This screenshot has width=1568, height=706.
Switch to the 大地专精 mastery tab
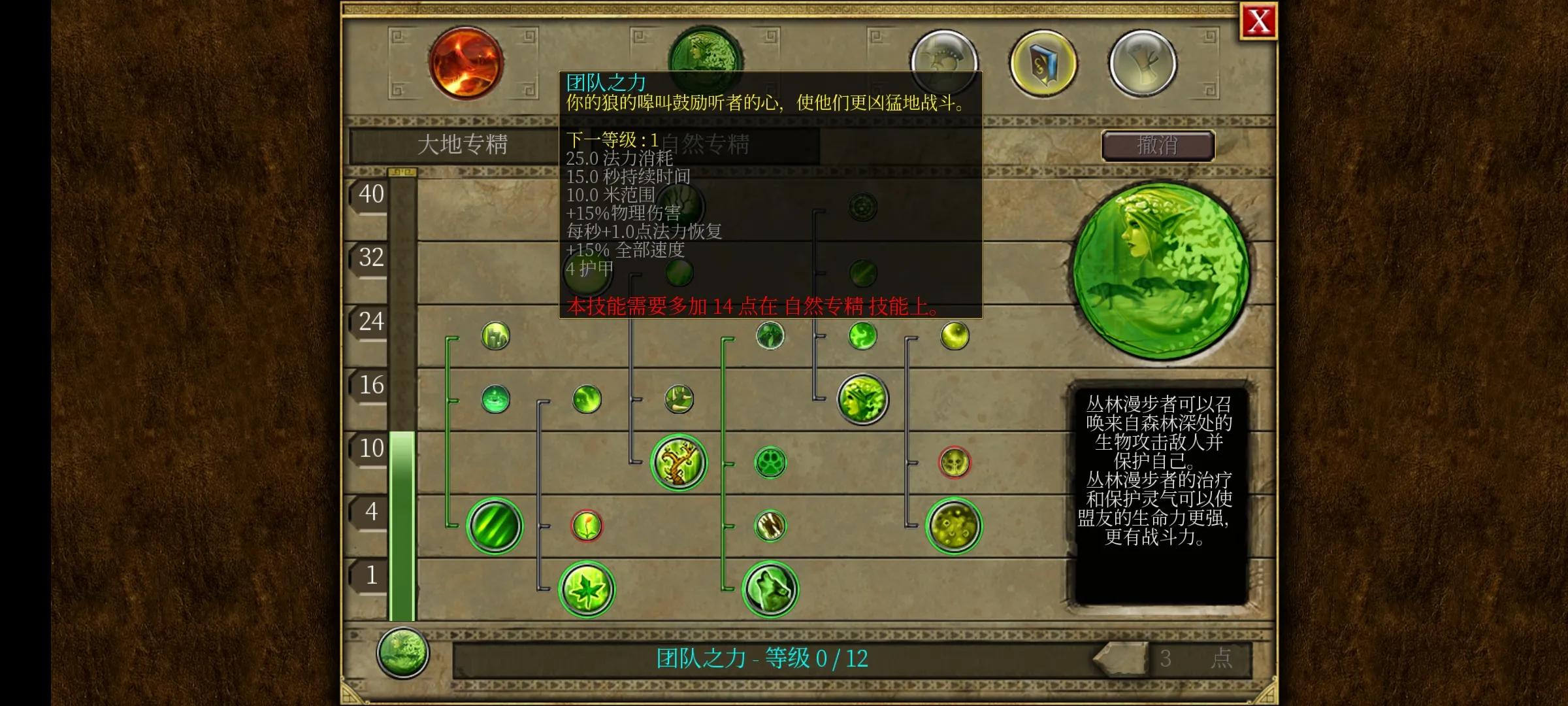(x=465, y=145)
